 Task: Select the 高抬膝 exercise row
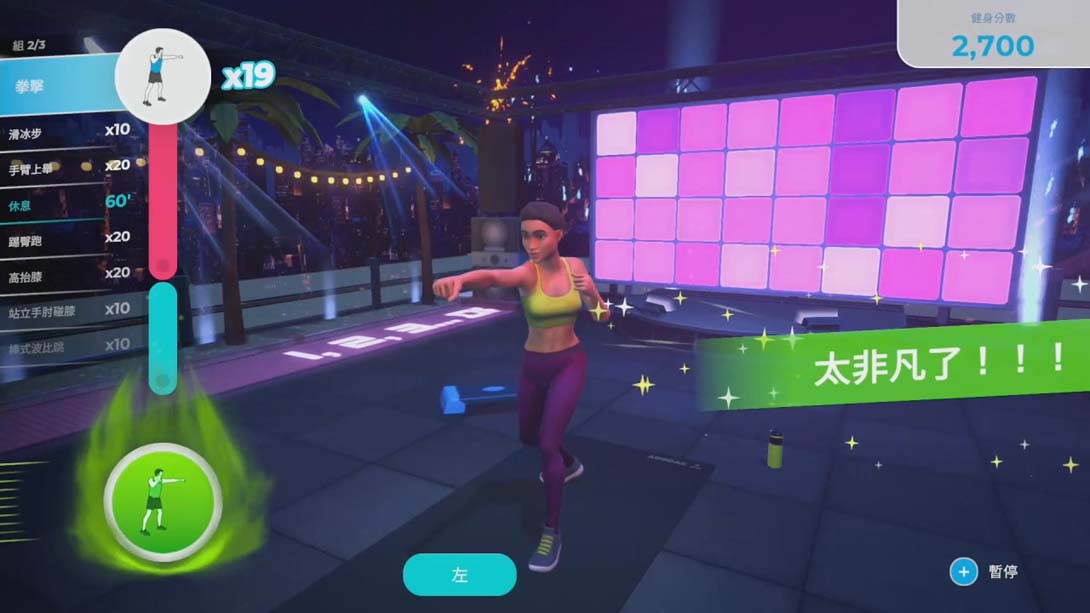[65, 274]
